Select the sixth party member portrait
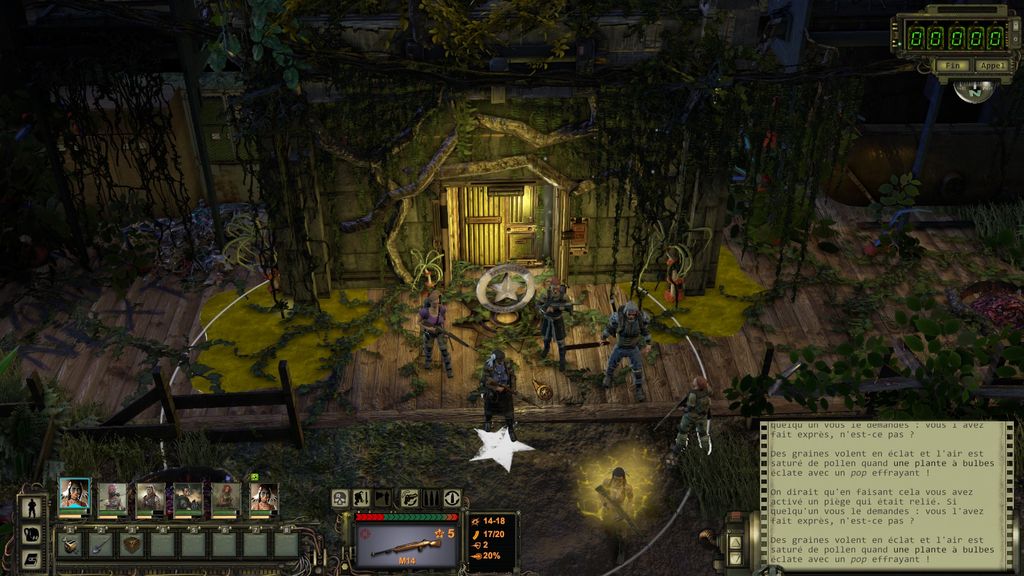Image resolution: width=1024 pixels, height=576 pixels. click(x=263, y=497)
